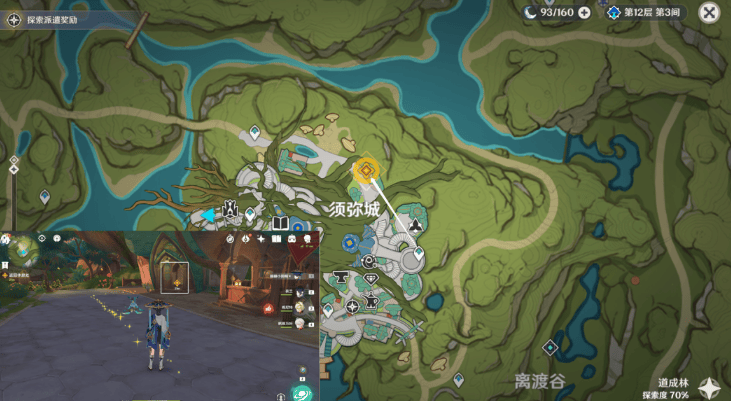731x401 pixels.
Task: Click the teleport waypoint on the western riverbank
Action: (x=44, y=197)
